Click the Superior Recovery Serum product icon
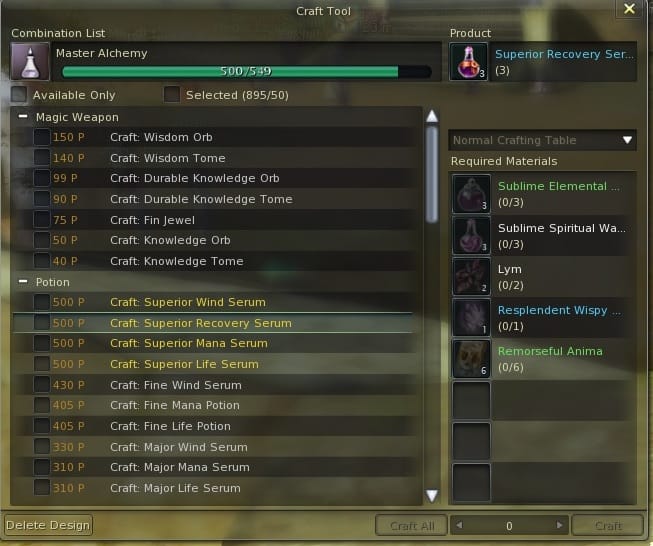The width and height of the screenshot is (653, 546). click(x=469, y=61)
